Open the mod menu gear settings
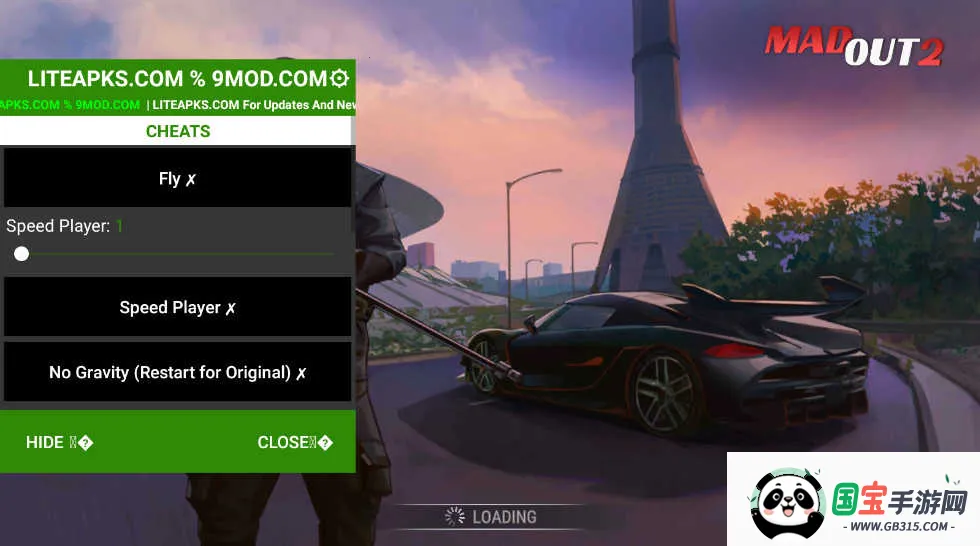 (339, 78)
